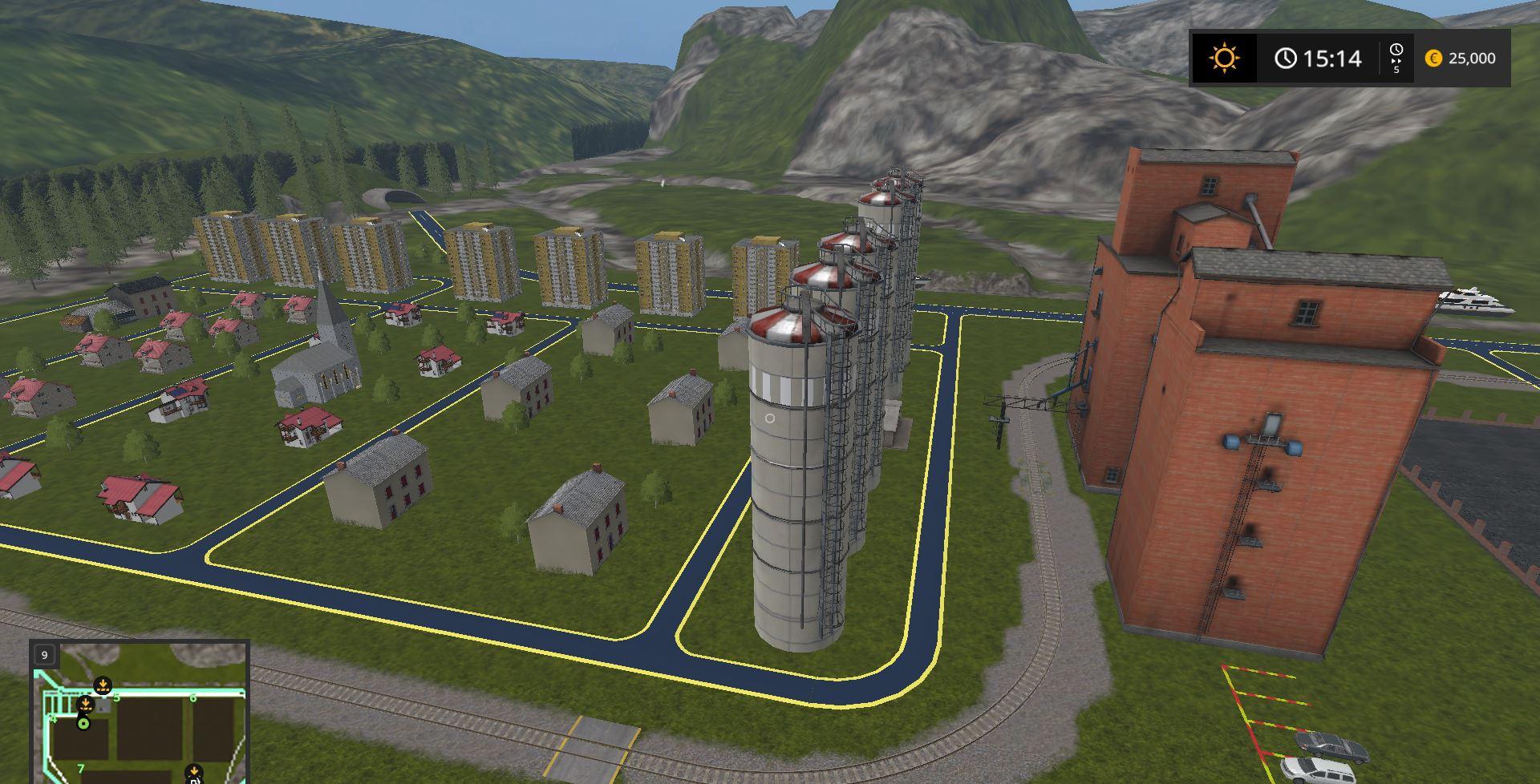Screen dimensions: 1540x784
Task: Click the fast-forward time scale indicator
Action: click(1396, 59)
